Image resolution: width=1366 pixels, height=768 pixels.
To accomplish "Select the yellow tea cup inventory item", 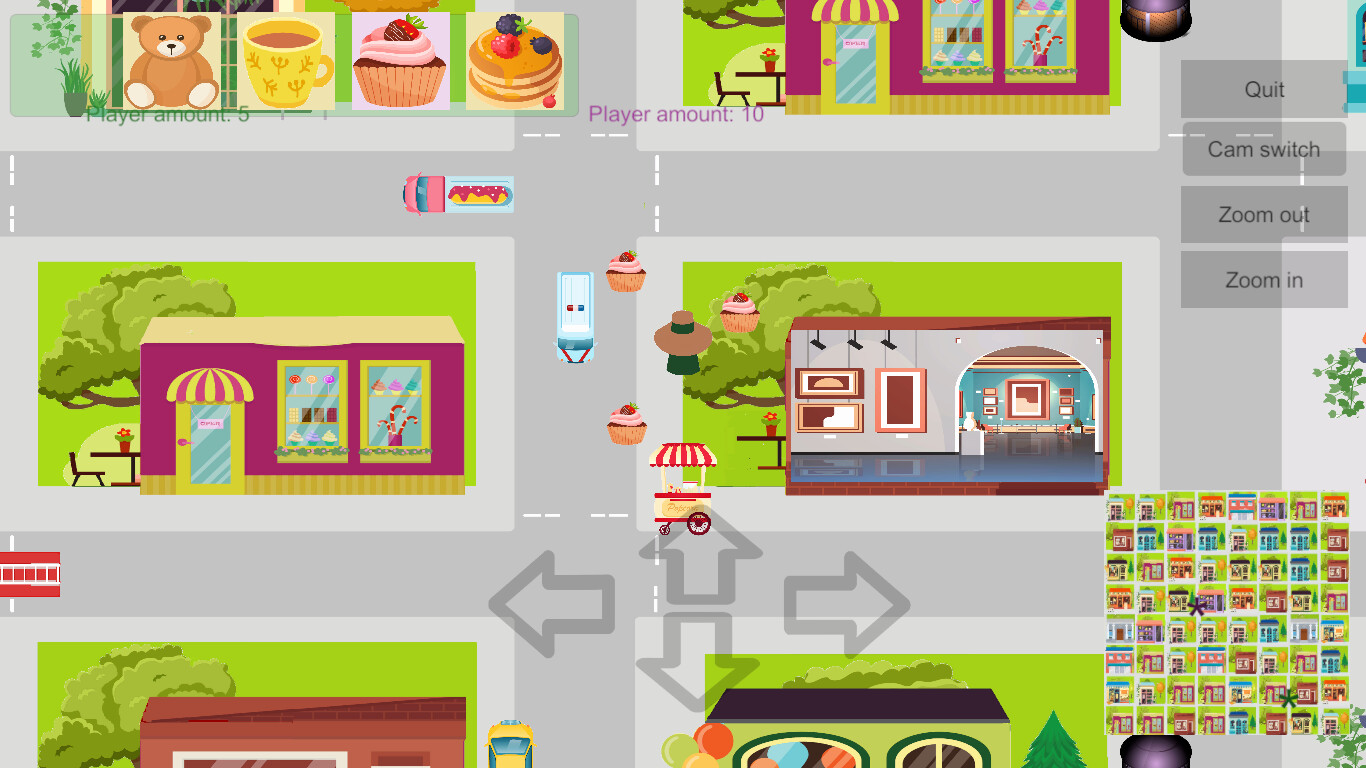I will pos(285,62).
